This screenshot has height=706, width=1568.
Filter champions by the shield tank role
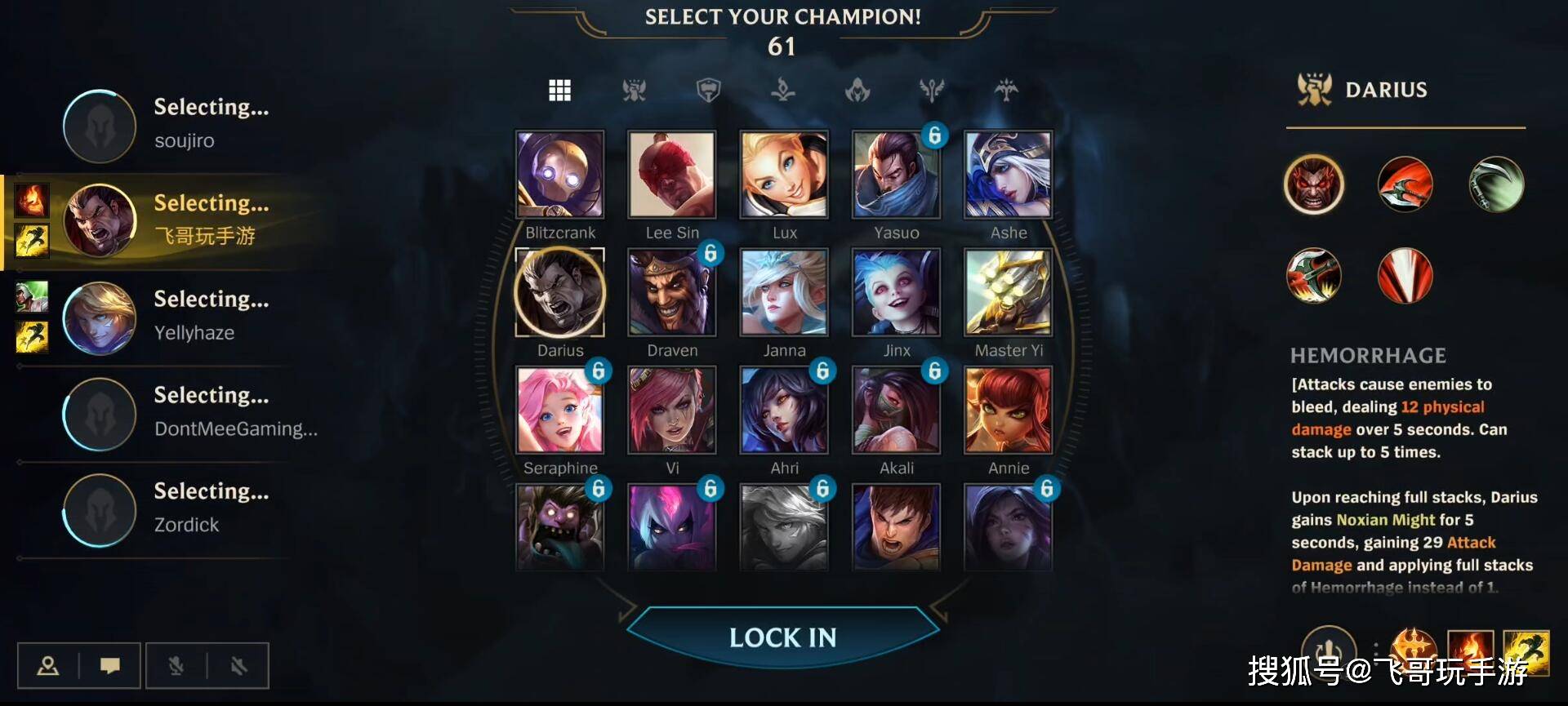(x=708, y=90)
